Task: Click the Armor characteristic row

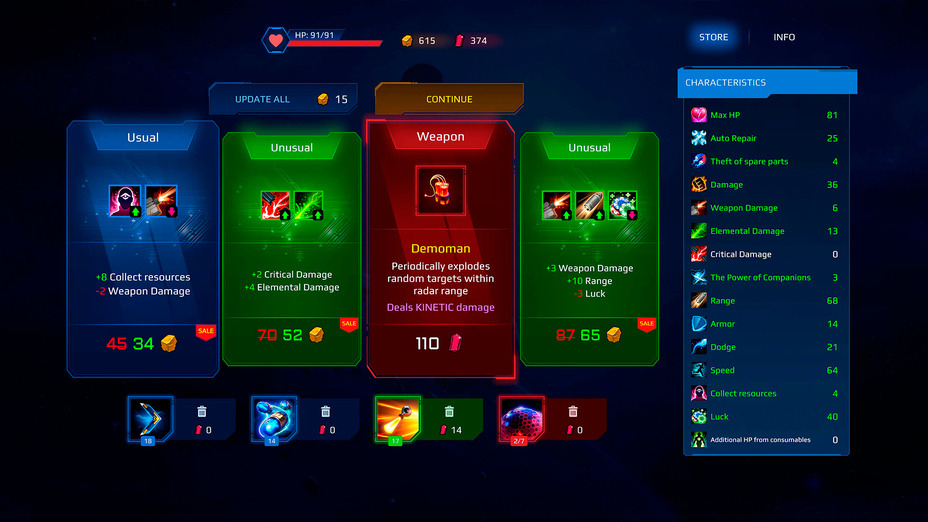Action: click(766, 324)
